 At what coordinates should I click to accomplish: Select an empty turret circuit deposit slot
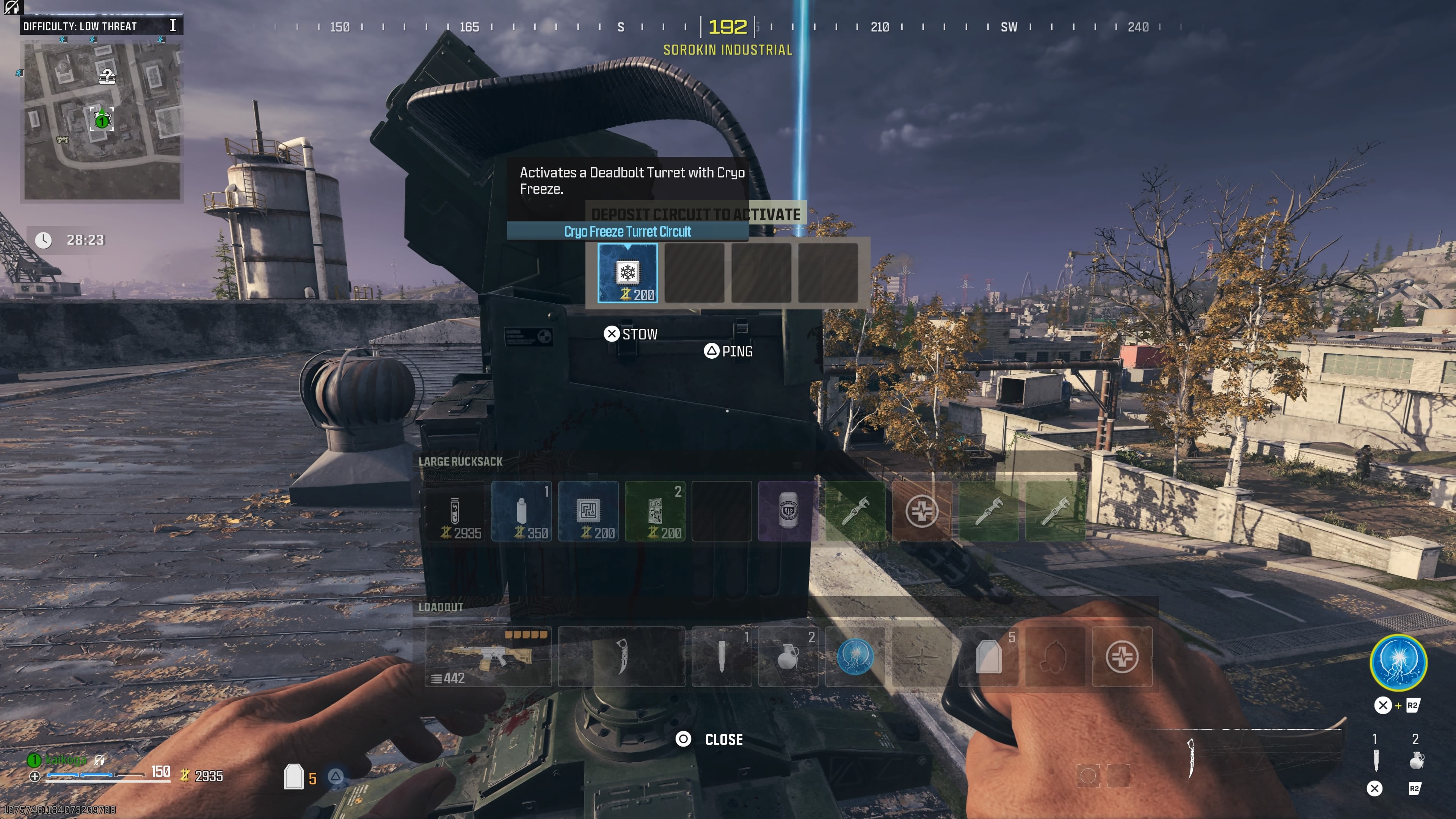(x=694, y=273)
